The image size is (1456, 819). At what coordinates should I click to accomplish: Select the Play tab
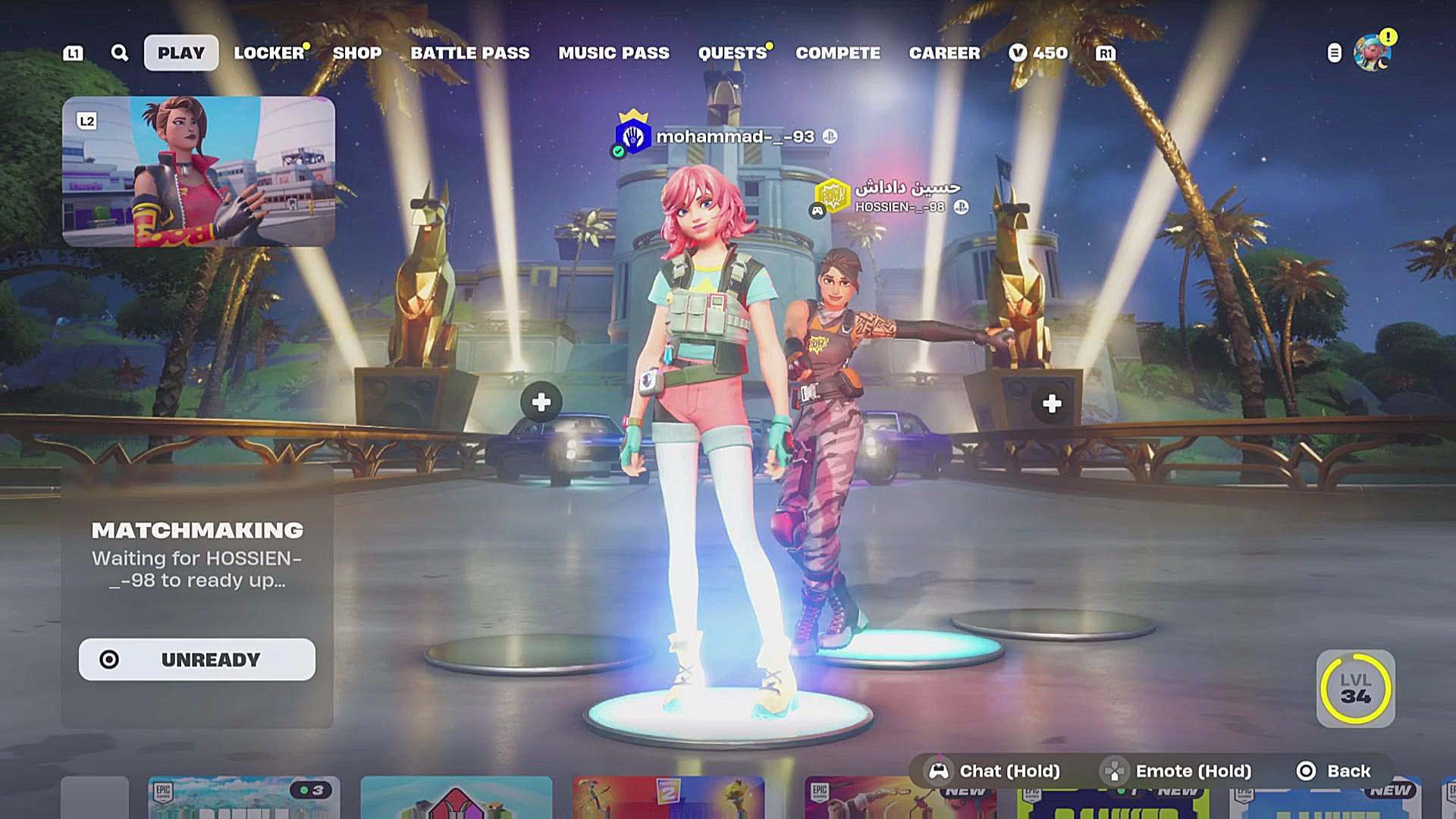pyautogui.click(x=181, y=53)
